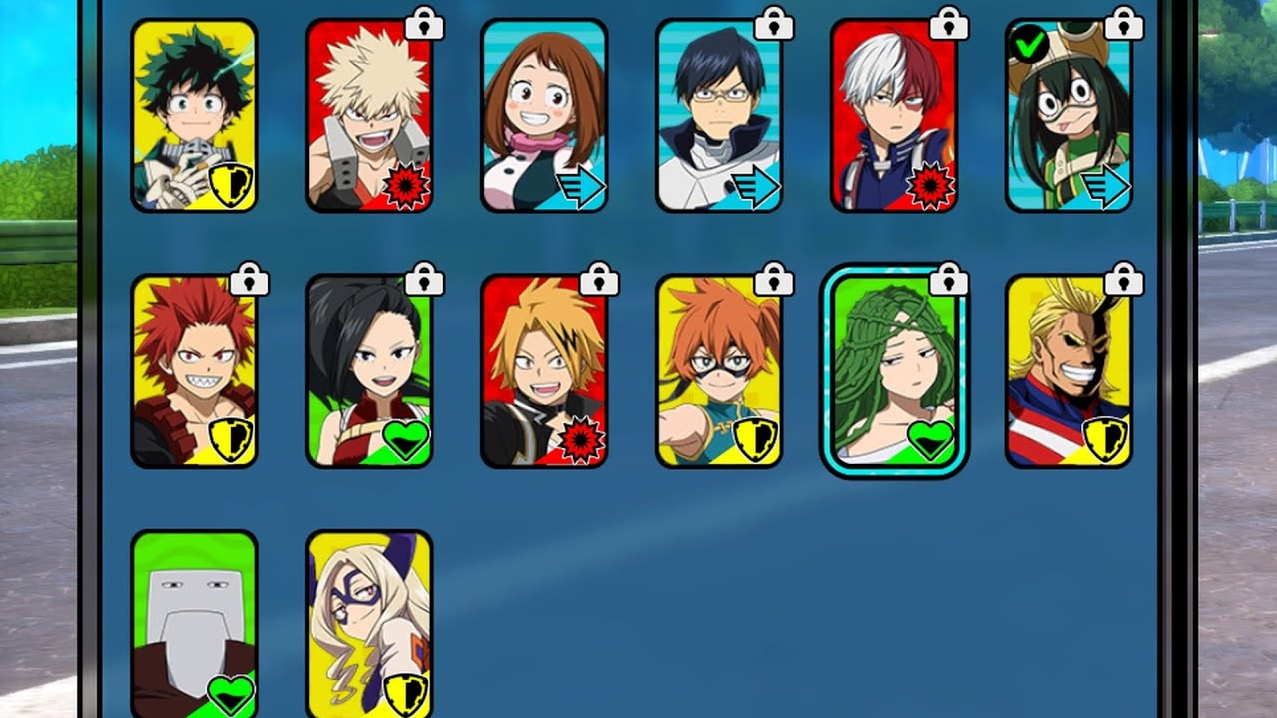Choose the Denki Kaminari card
1277x718 pixels.
pyautogui.click(x=544, y=371)
